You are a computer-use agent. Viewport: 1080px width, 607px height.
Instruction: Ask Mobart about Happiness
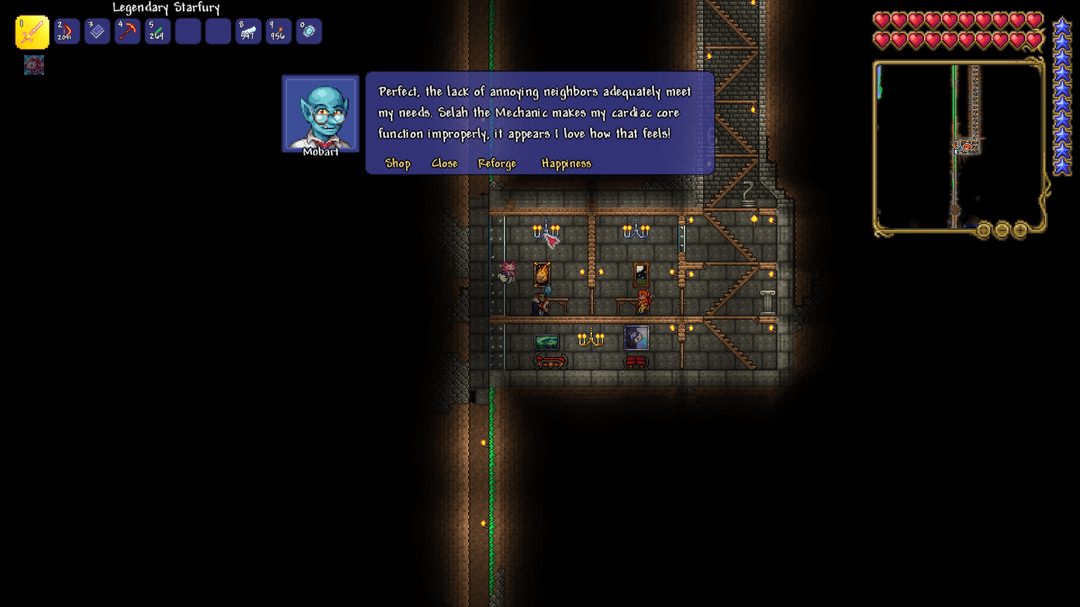point(566,164)
